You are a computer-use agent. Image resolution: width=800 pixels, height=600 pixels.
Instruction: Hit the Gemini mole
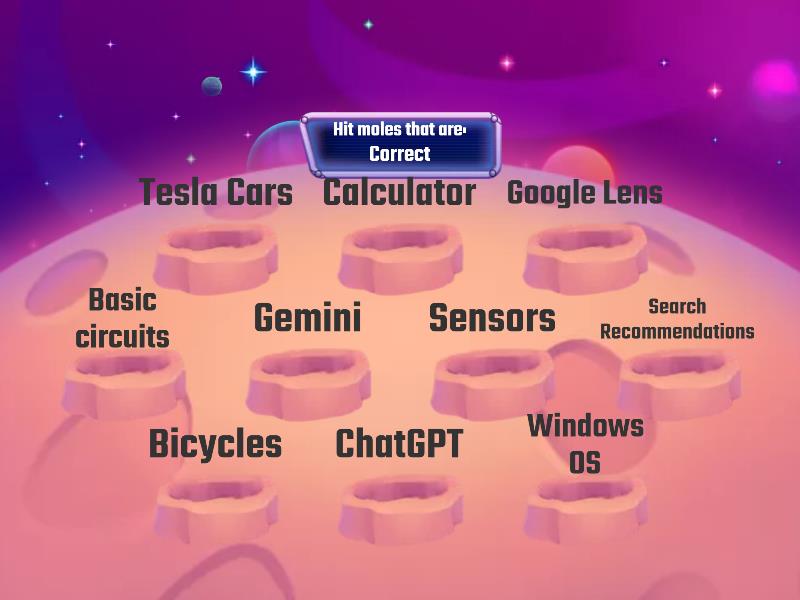coord(307,319)
